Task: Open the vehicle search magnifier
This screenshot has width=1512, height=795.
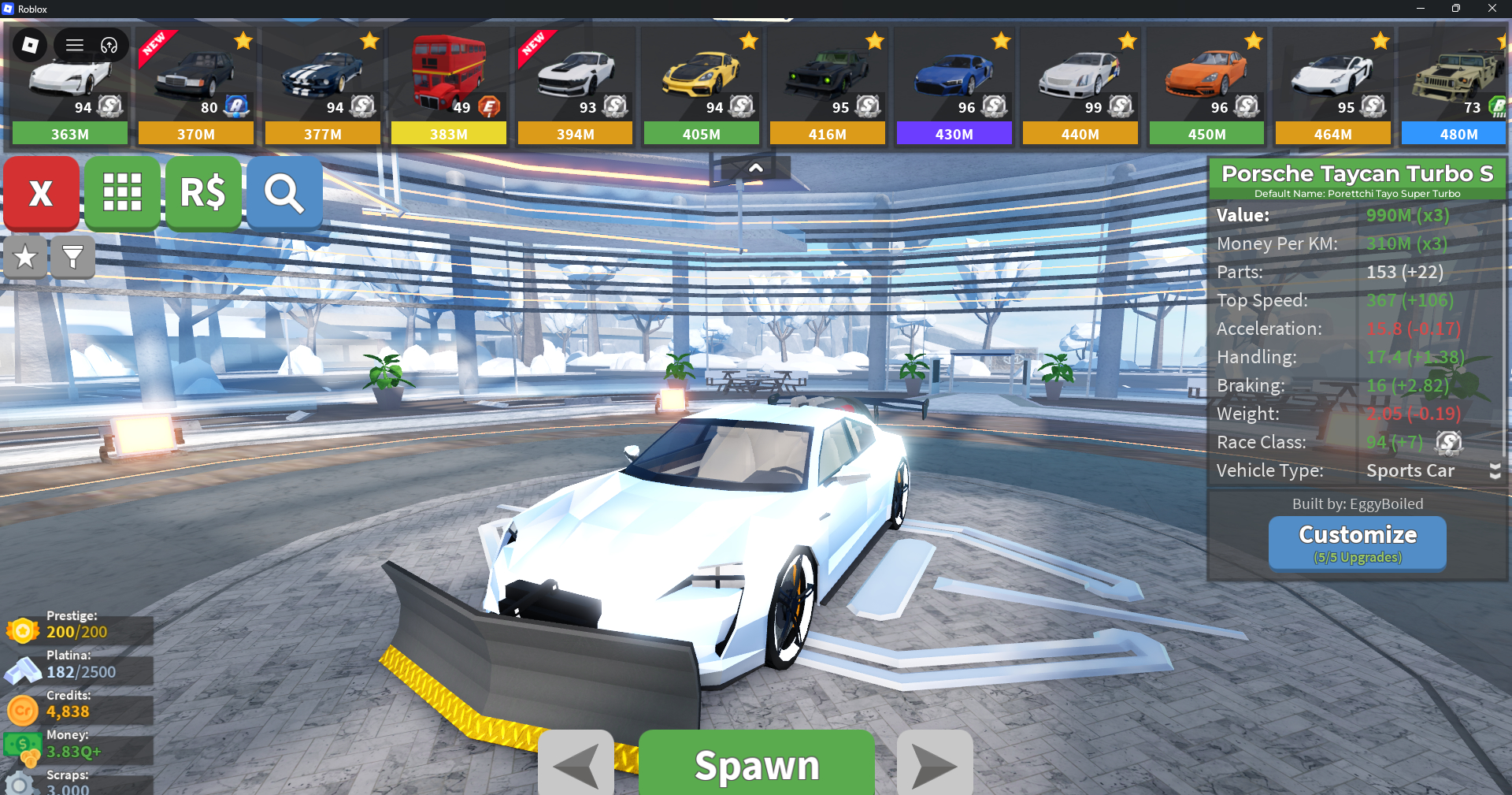Action: (284, 193)
